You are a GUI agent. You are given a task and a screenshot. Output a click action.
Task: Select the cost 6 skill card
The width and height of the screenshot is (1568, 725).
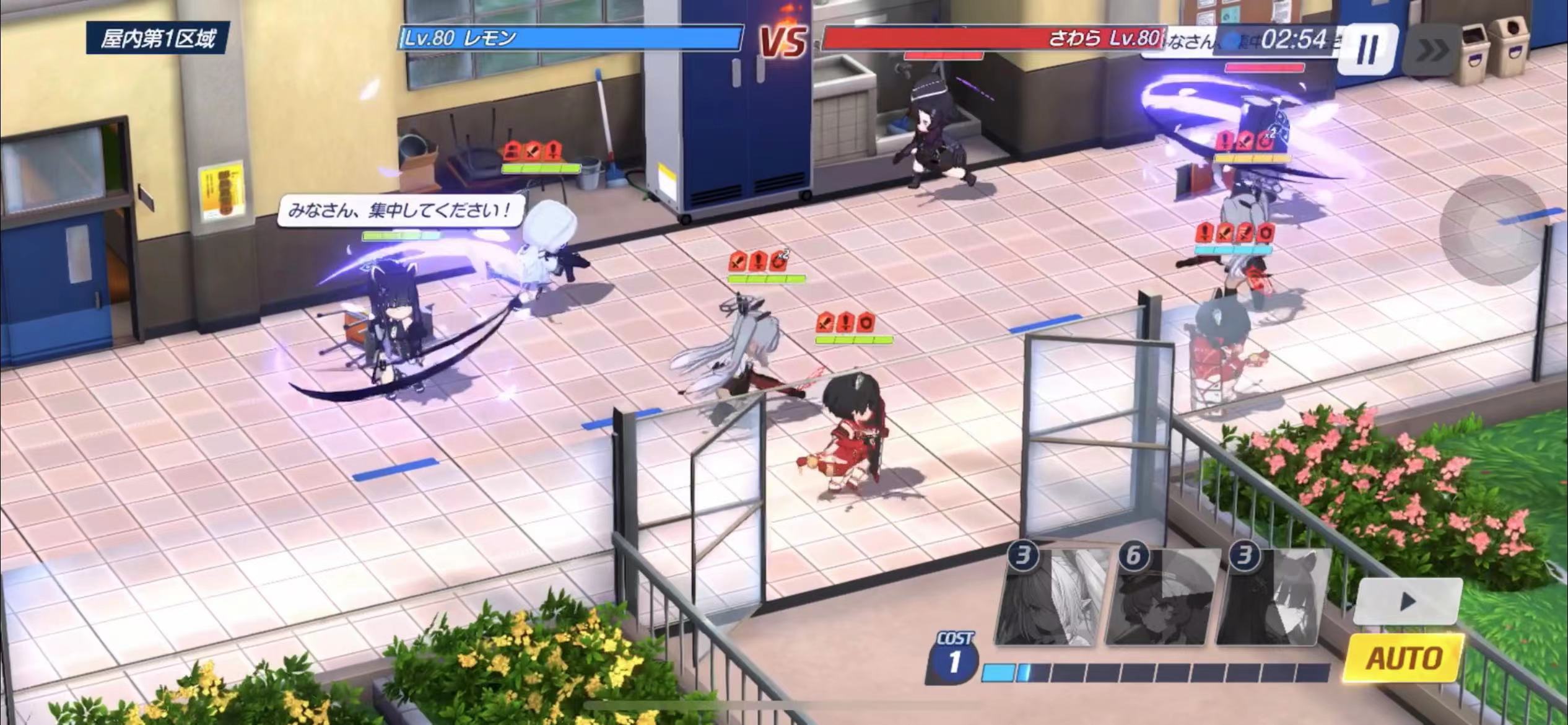coord(1157,597)
